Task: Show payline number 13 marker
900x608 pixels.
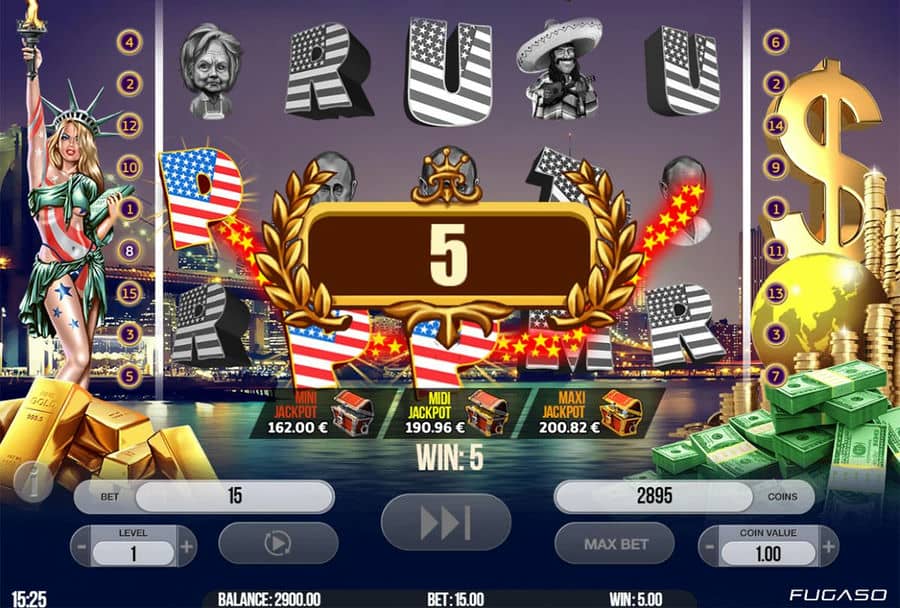Action: coord(775,292)
